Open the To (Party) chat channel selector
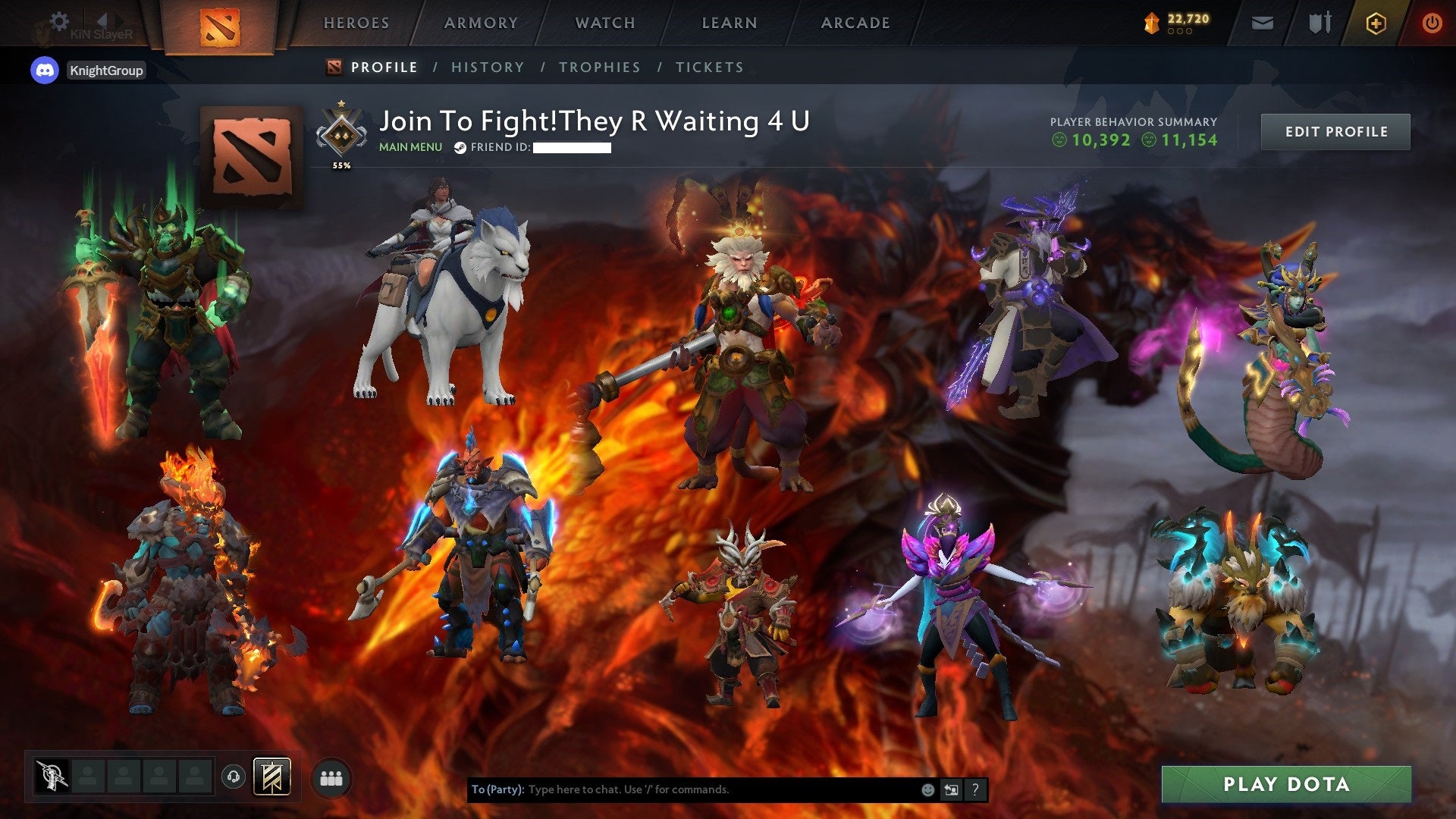The width and height of the screenshot is (1456, 819). (497, 789)
